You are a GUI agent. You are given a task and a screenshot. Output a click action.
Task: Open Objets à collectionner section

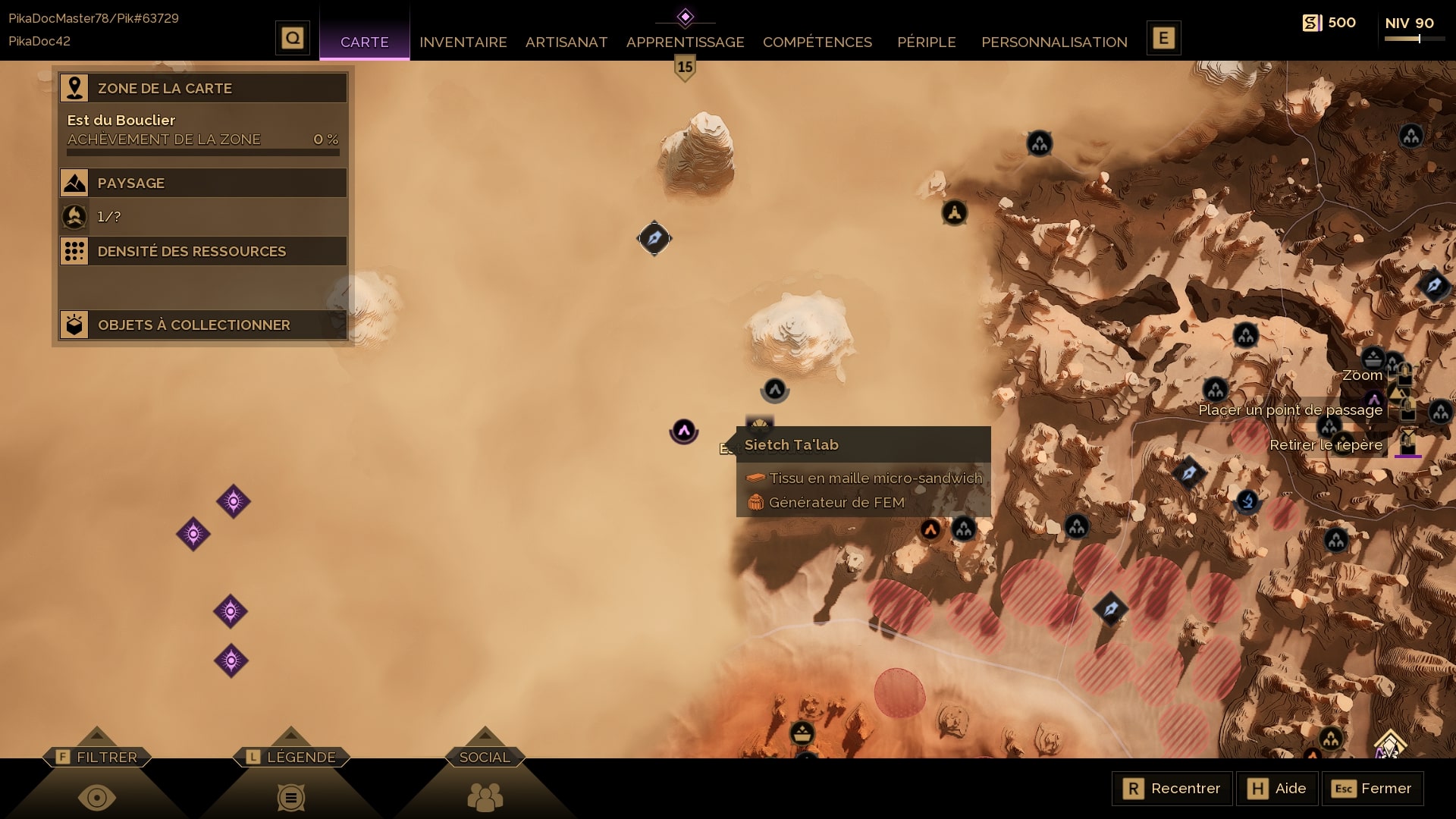[x=203, y=325]
